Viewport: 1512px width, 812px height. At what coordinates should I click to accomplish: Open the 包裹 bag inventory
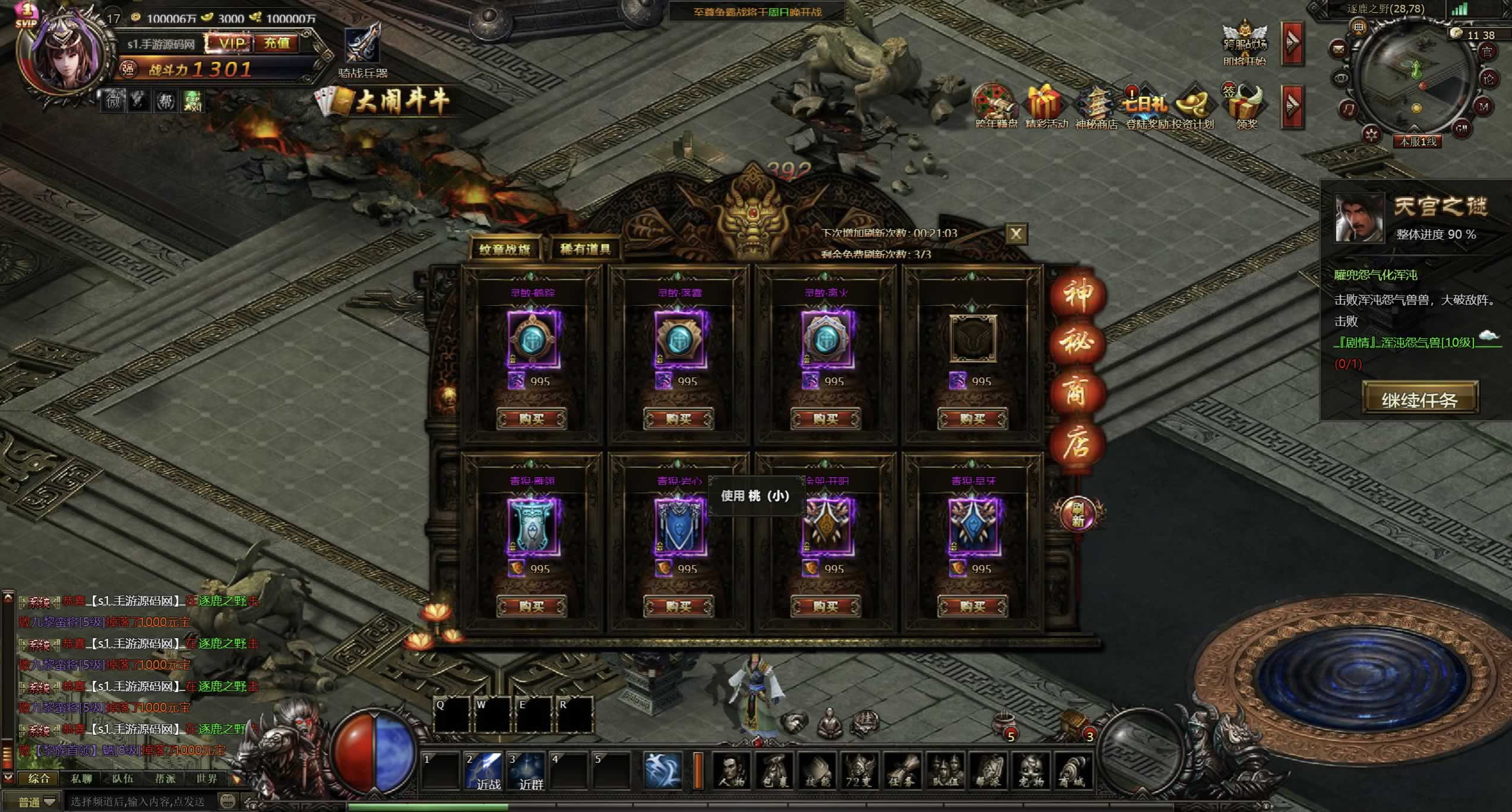[x=775, y=772]
